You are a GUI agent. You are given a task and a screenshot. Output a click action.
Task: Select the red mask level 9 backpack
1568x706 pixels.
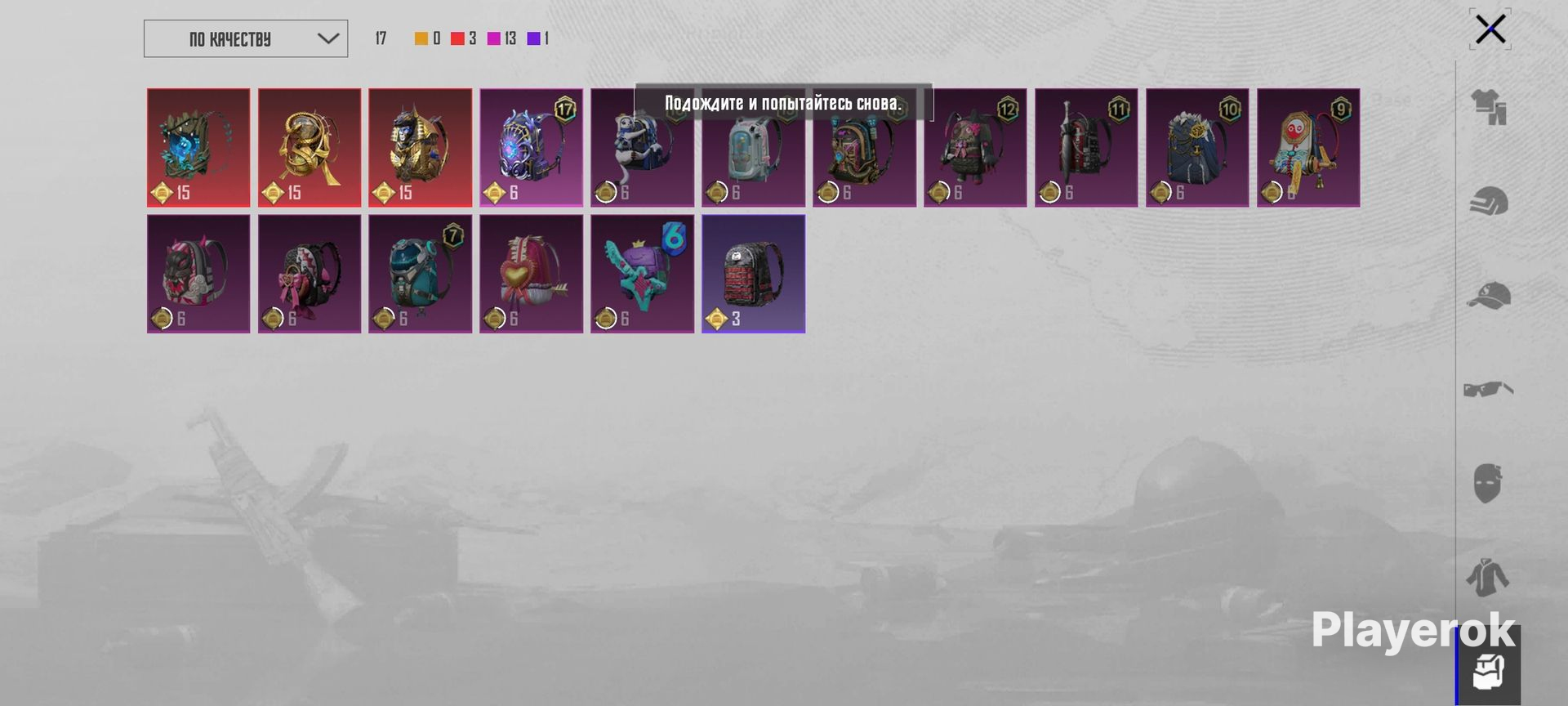pyautogui.click(x=1308, y=147)
